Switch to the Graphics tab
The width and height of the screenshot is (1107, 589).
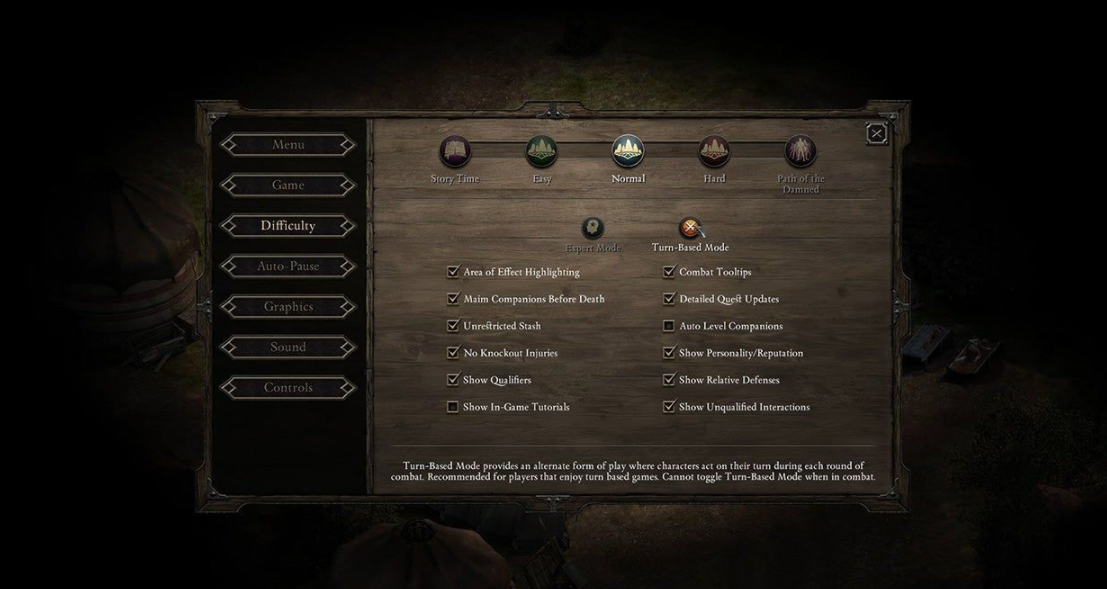(x=288, y=307)
